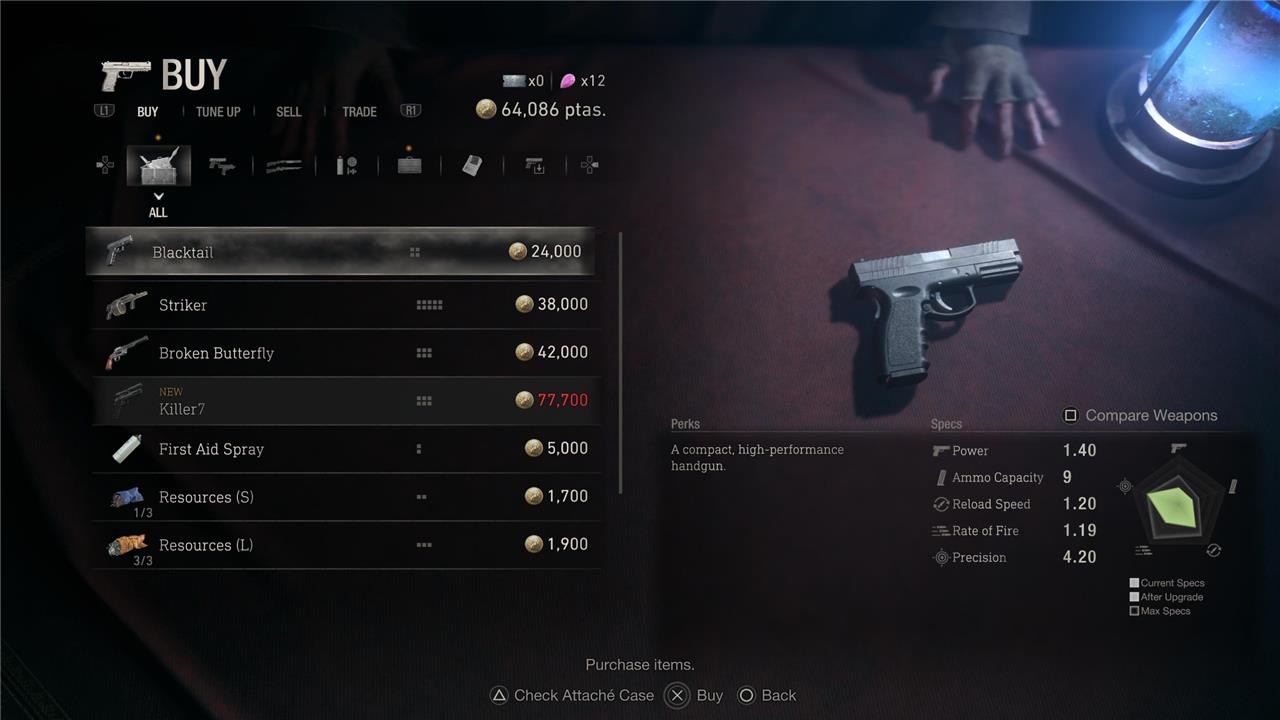Click Compare Weapons above the specs panel

tap(1140, 416)
